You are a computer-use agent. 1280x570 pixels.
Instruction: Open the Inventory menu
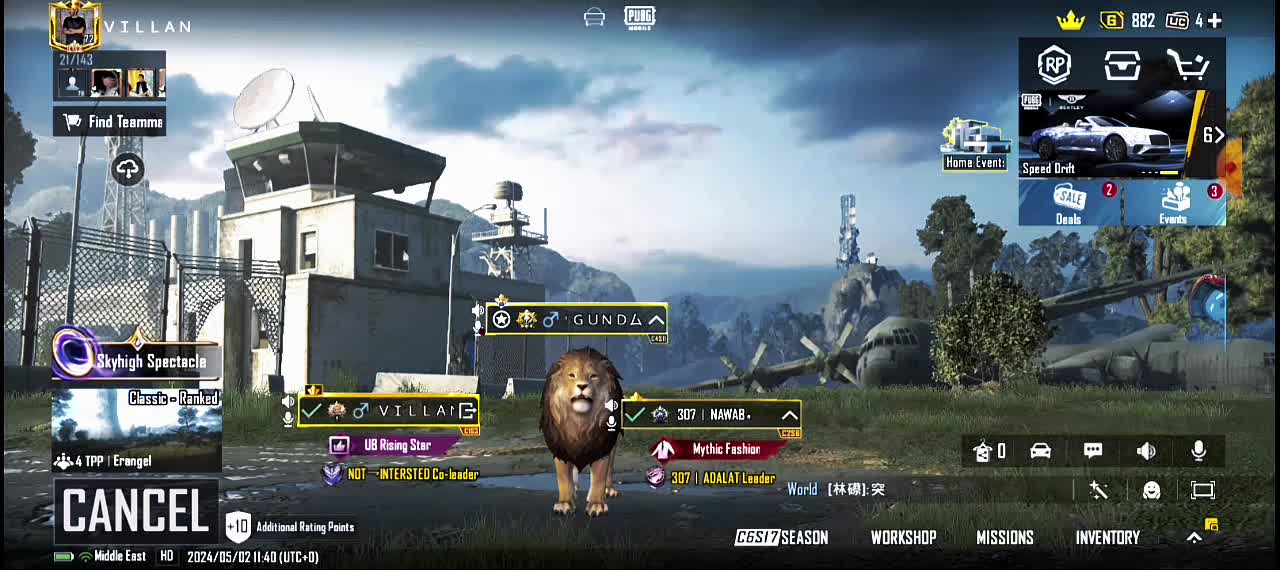coord(1107,538)
